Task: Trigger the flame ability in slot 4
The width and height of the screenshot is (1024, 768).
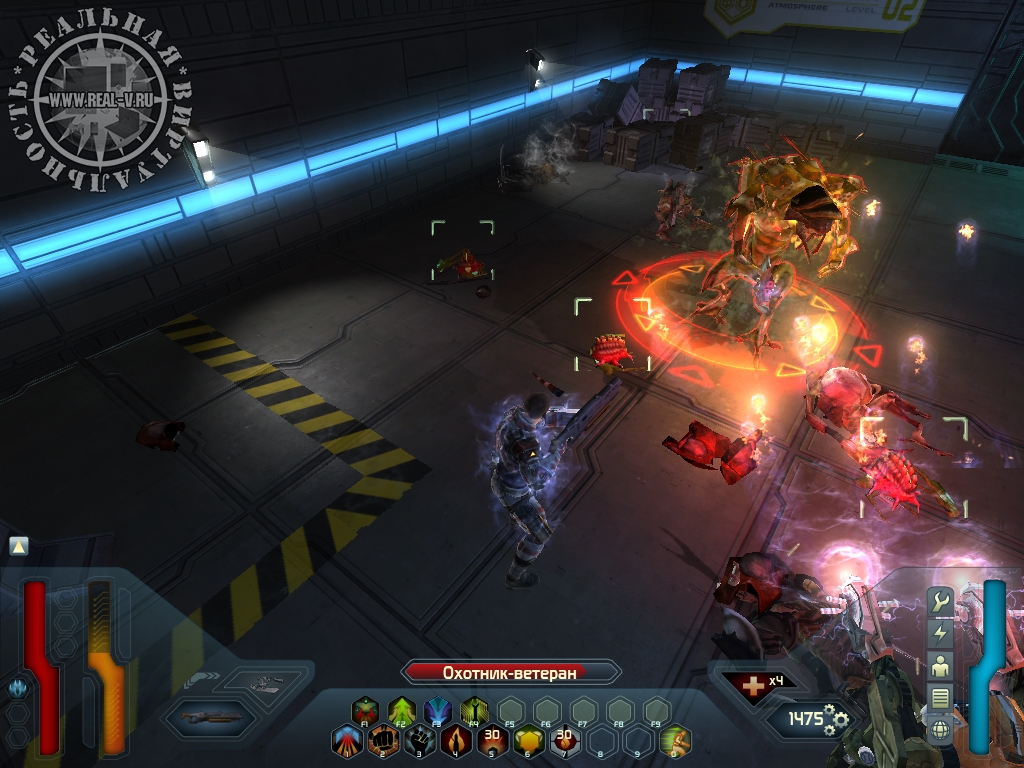Action: click(456, 741)
